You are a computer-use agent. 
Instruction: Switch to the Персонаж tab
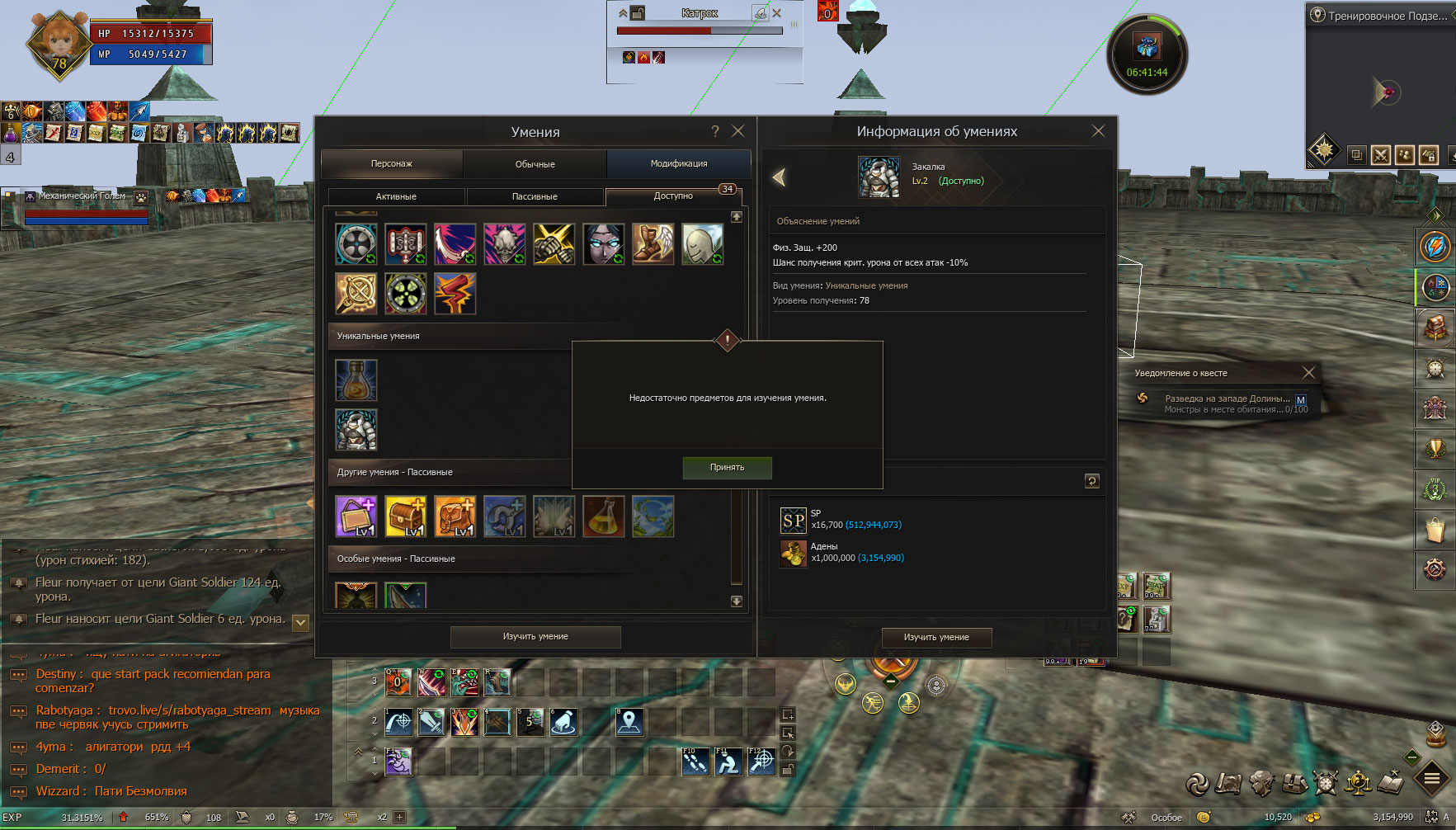pos(392,164)
